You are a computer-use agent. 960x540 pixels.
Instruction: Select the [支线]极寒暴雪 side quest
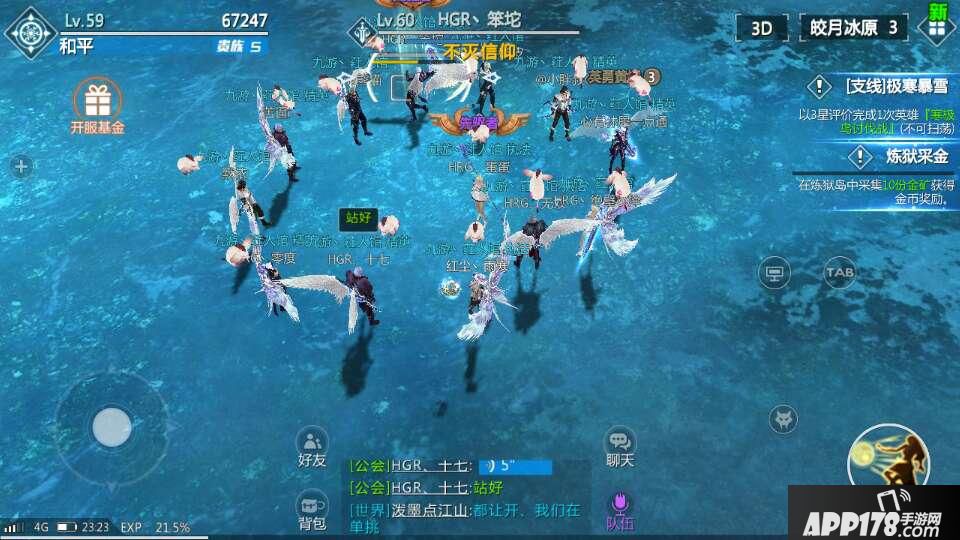point(880,86)
